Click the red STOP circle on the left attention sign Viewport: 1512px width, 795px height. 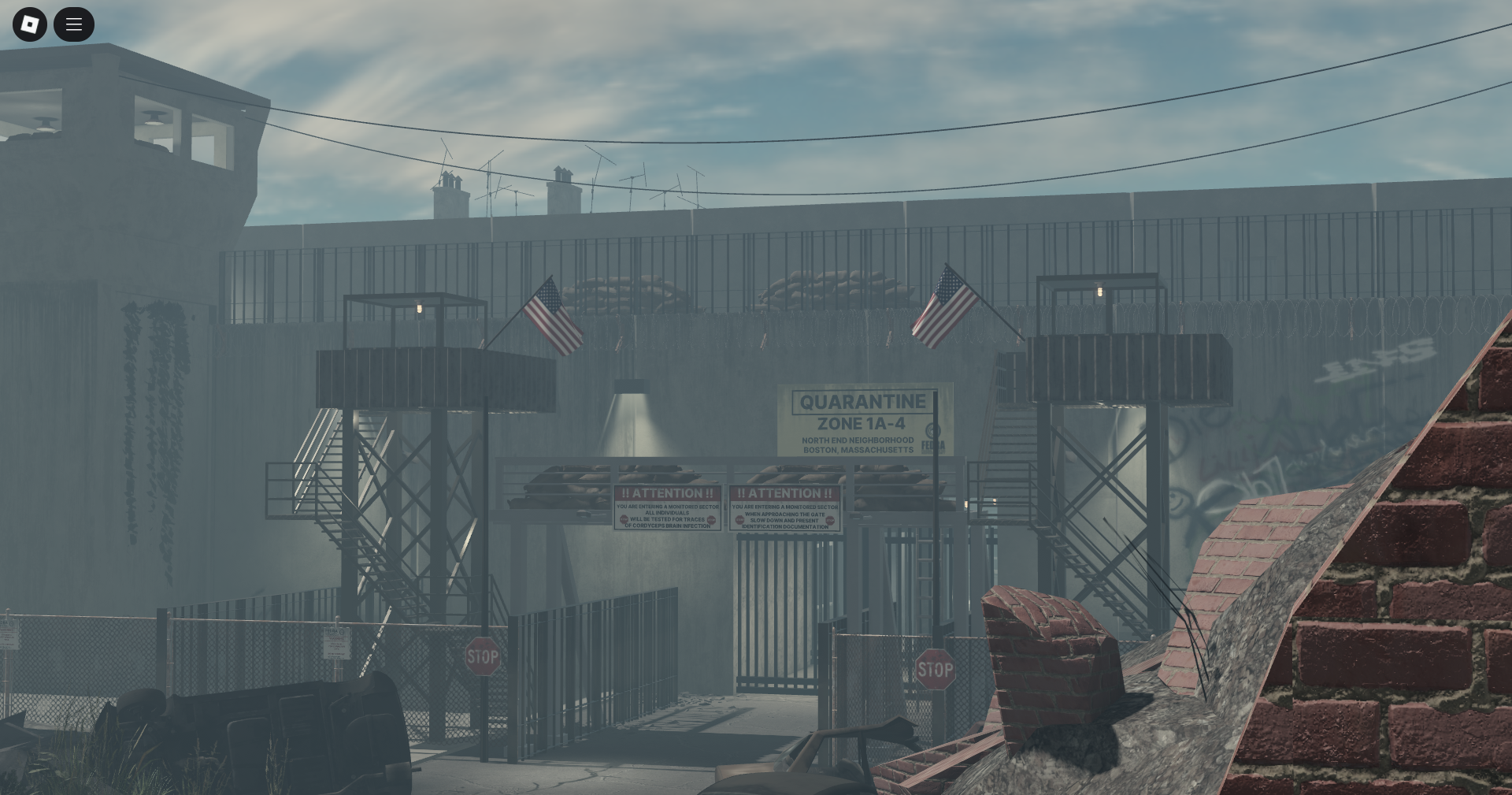click(624, 519)
